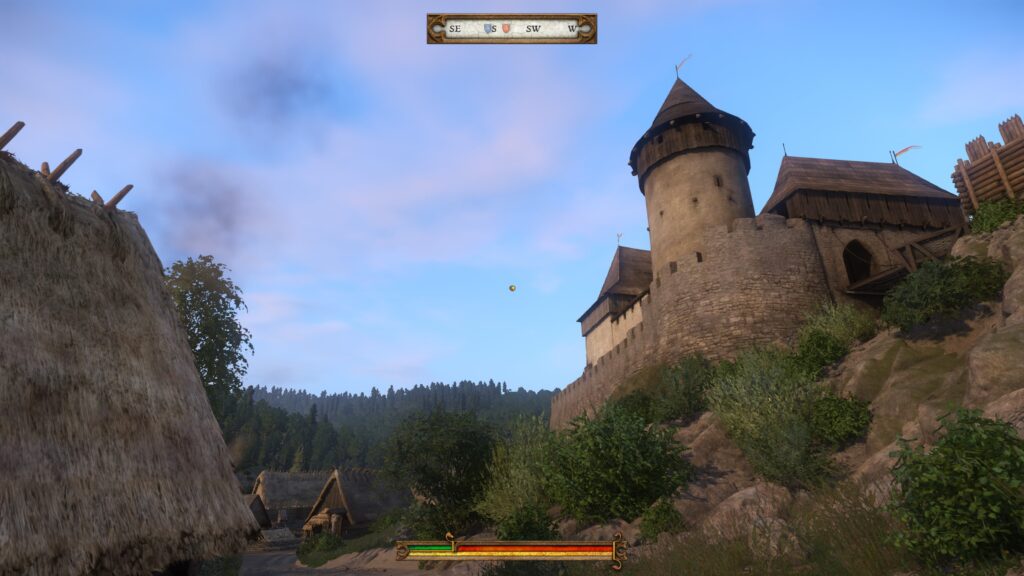
Task: Click the SW heading on the compass strip
Action: (533, 29)
